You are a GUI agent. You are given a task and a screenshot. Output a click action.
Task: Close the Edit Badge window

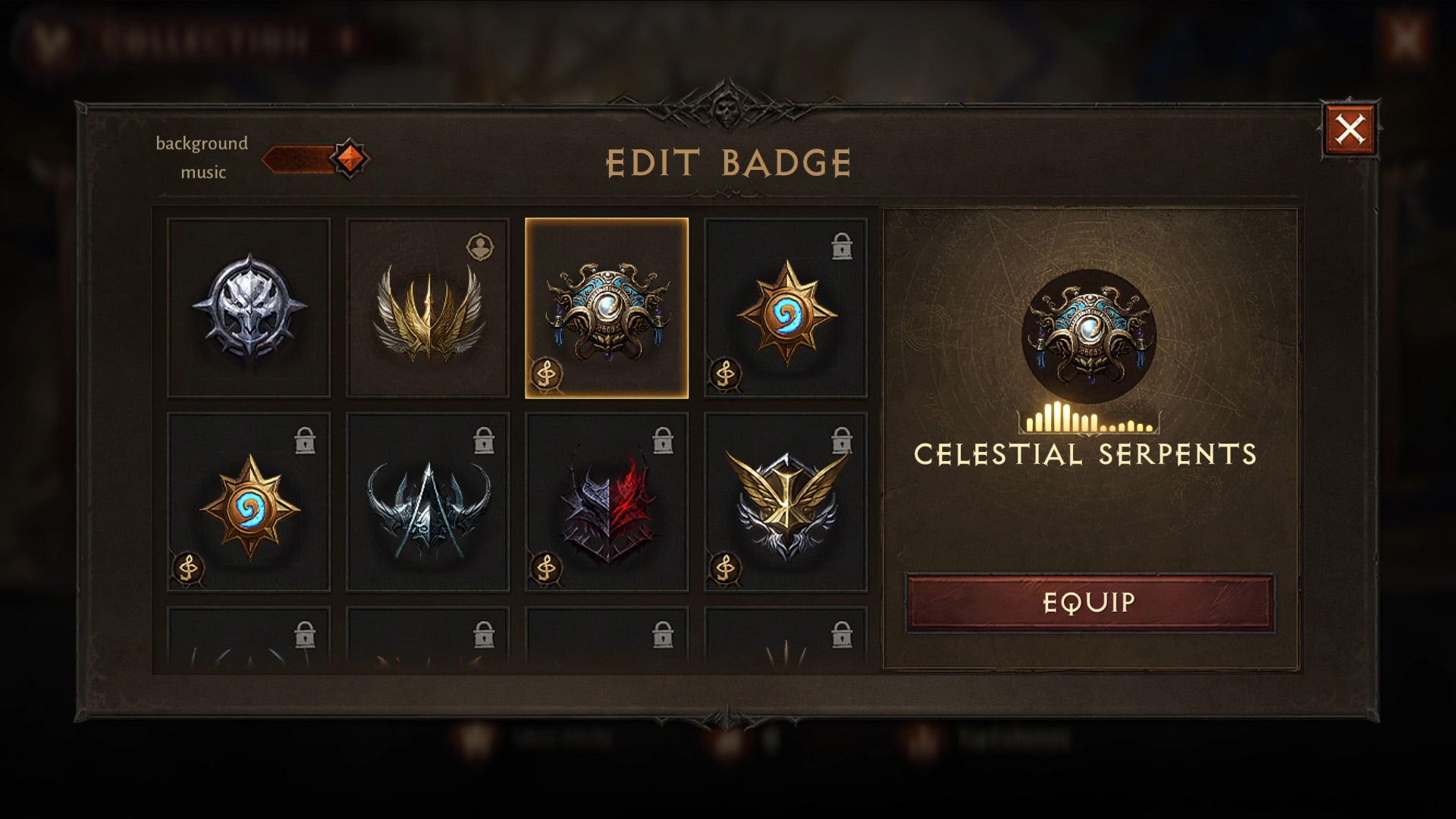click(x=1350, y=130)
